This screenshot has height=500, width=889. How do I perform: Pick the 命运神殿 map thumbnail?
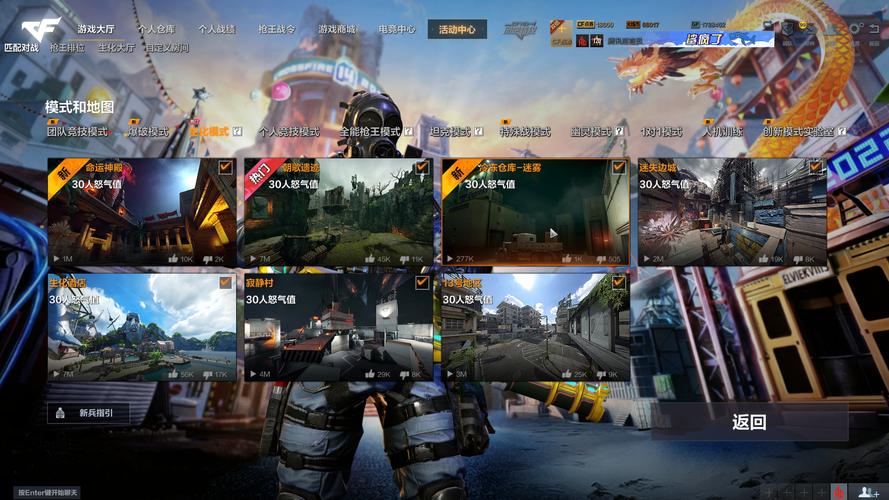tap(141, 212)
